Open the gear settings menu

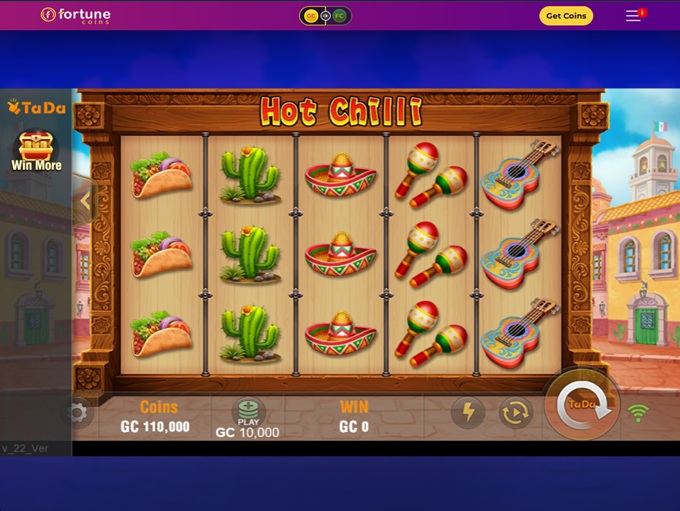77,412
